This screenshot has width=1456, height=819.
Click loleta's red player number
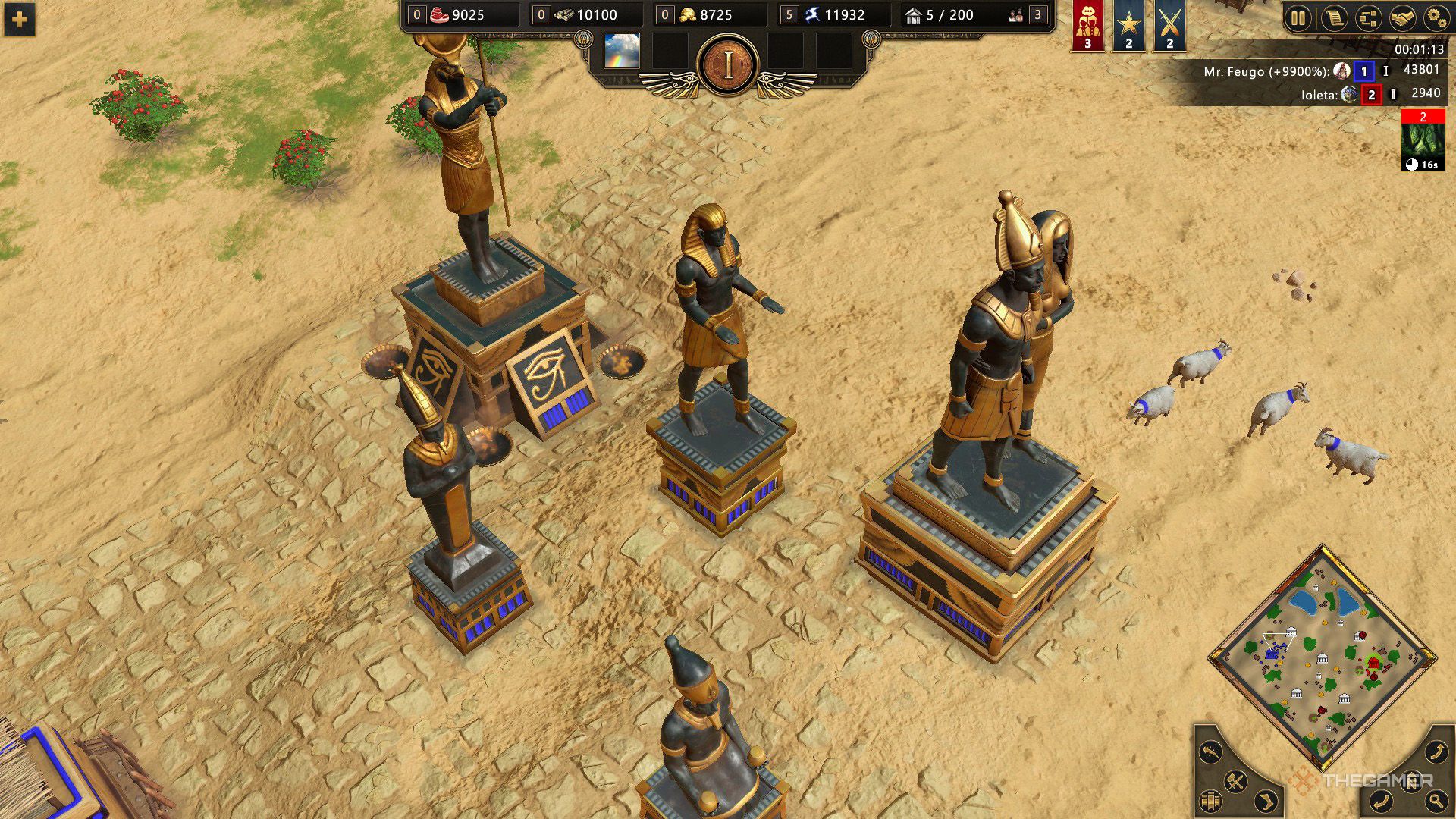click(x=1371, y=95)
